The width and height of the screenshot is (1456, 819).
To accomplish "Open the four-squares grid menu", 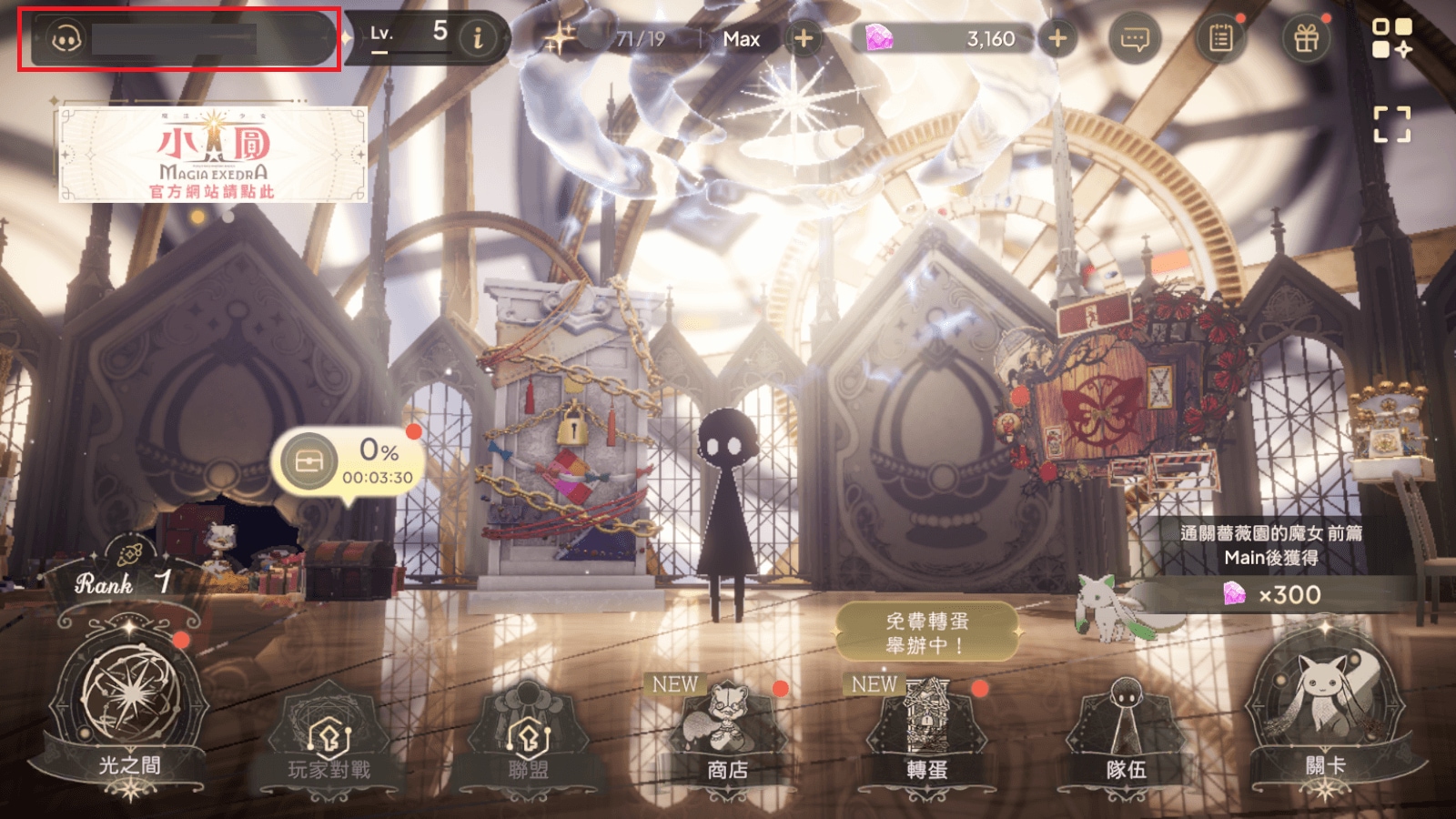I will pos(1391,38).
